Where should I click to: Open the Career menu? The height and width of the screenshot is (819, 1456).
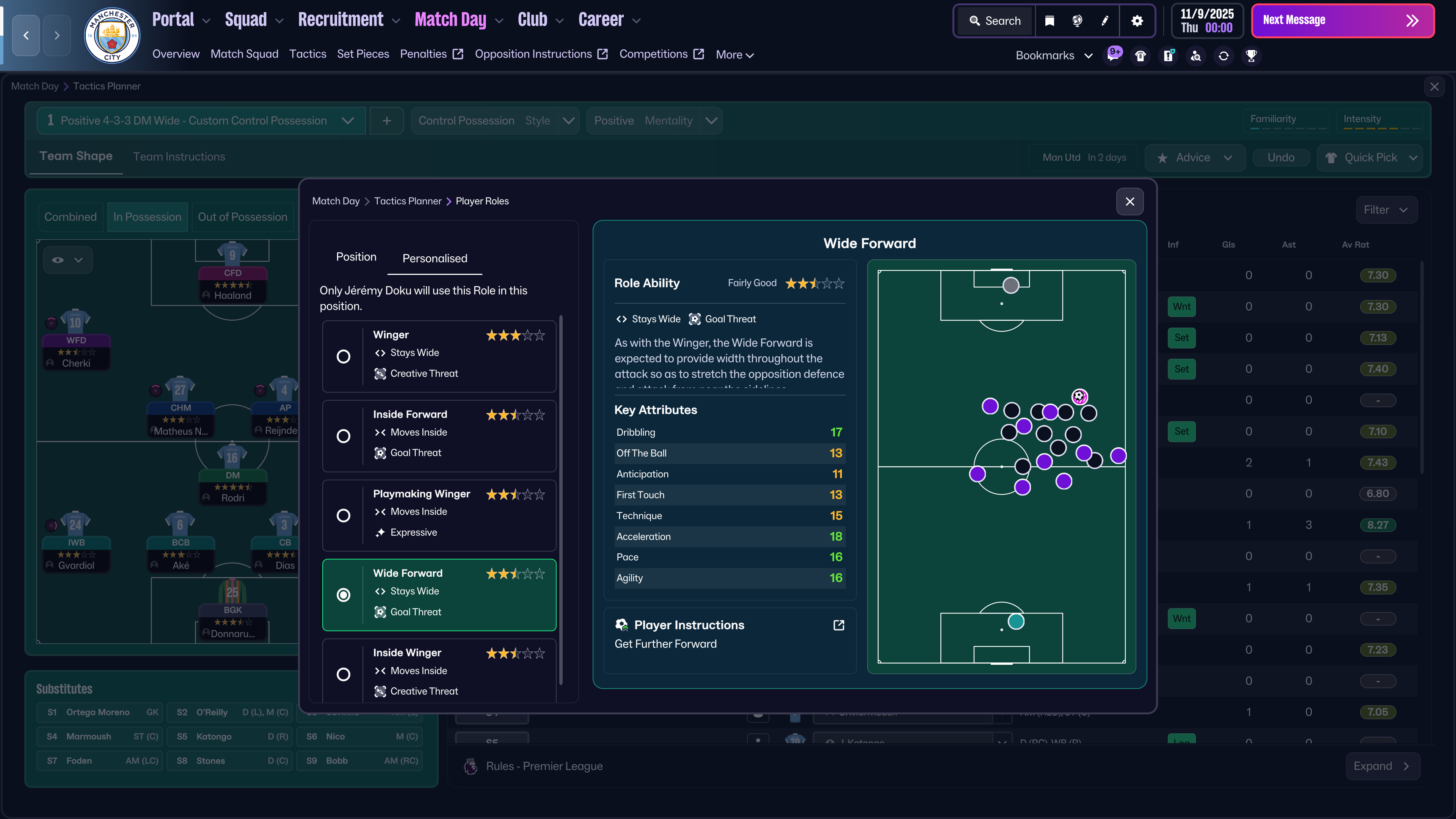pyautogui.click(x=609, y=20)
